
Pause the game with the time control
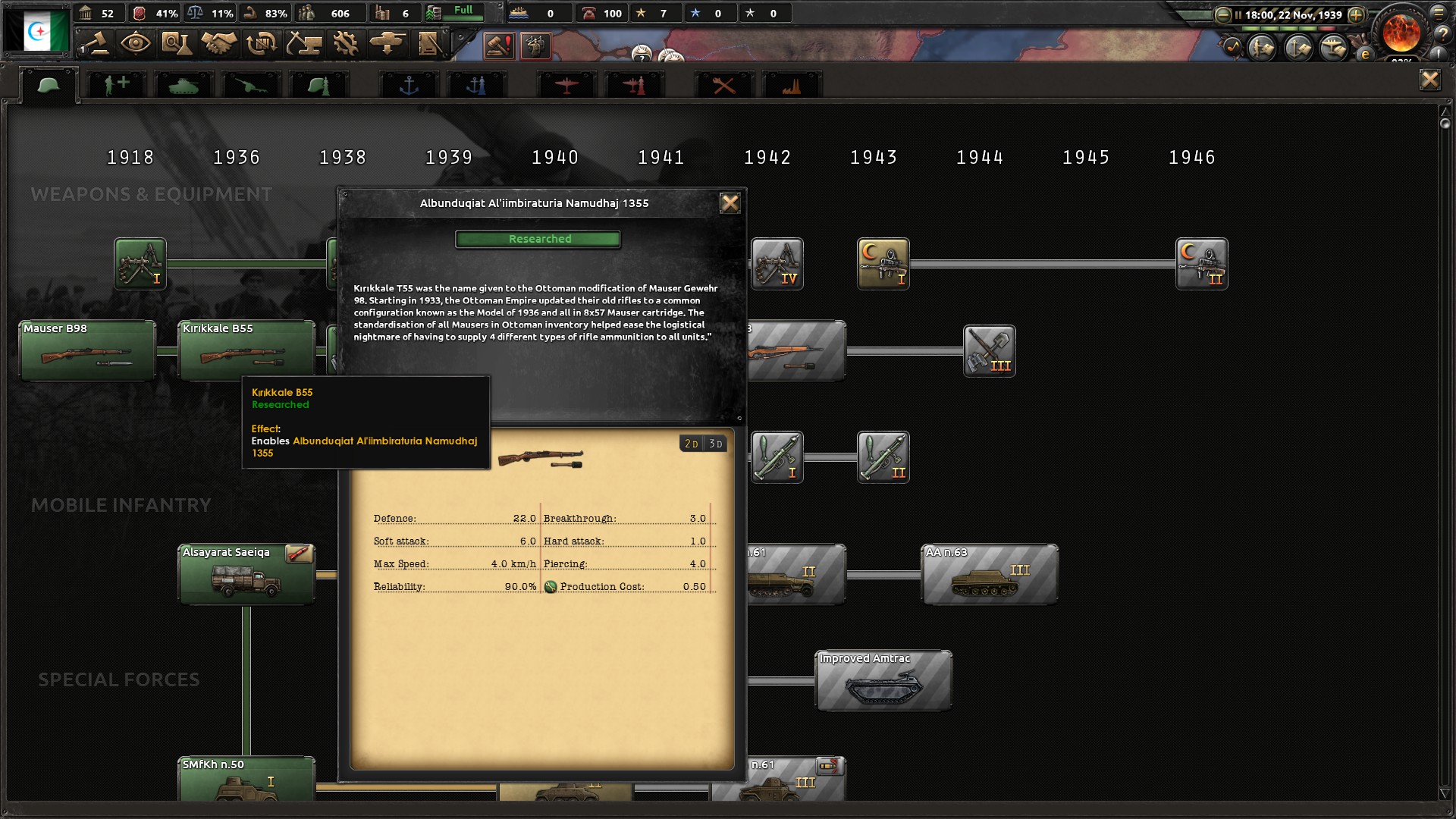pos(1238,14)
